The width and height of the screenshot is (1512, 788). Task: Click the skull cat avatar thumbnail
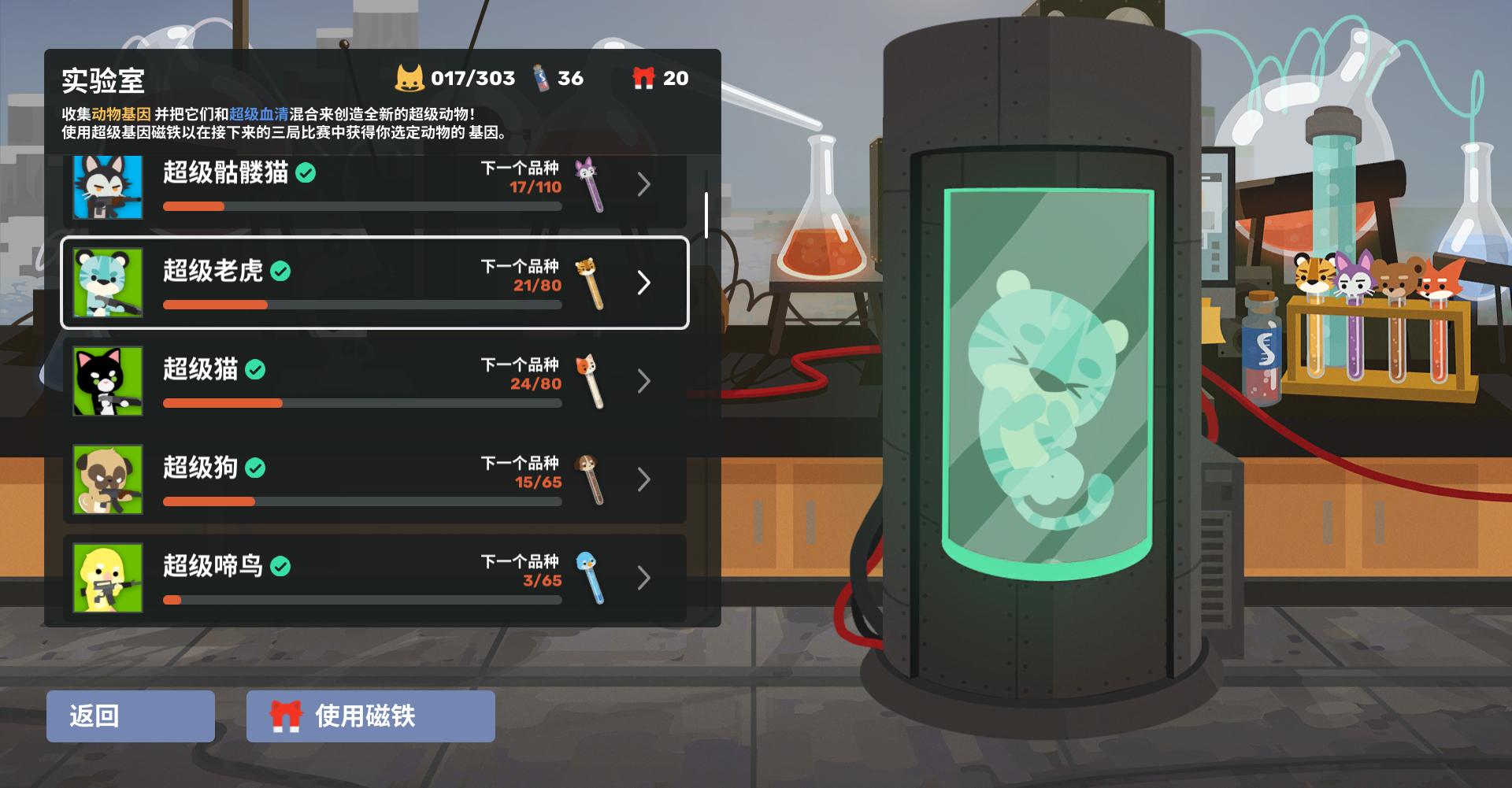(x=108, y=185)
